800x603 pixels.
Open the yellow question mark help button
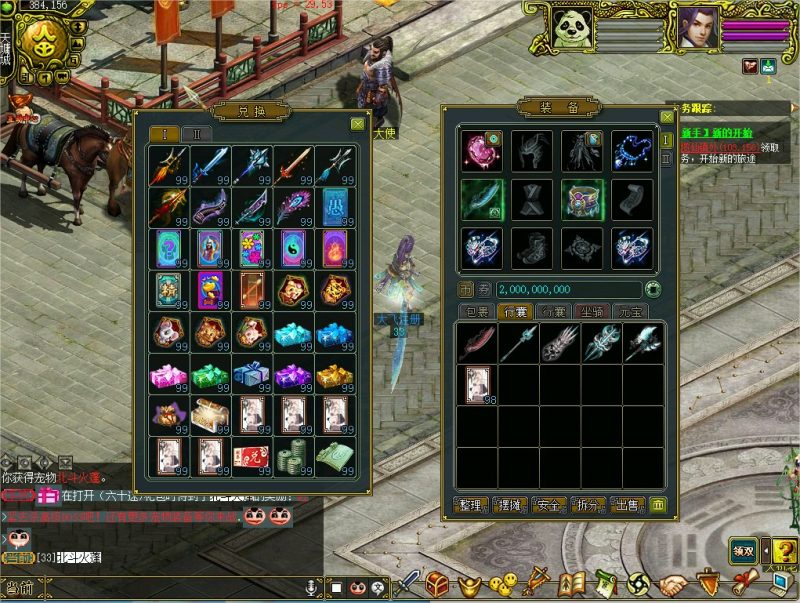coord(784,549)
